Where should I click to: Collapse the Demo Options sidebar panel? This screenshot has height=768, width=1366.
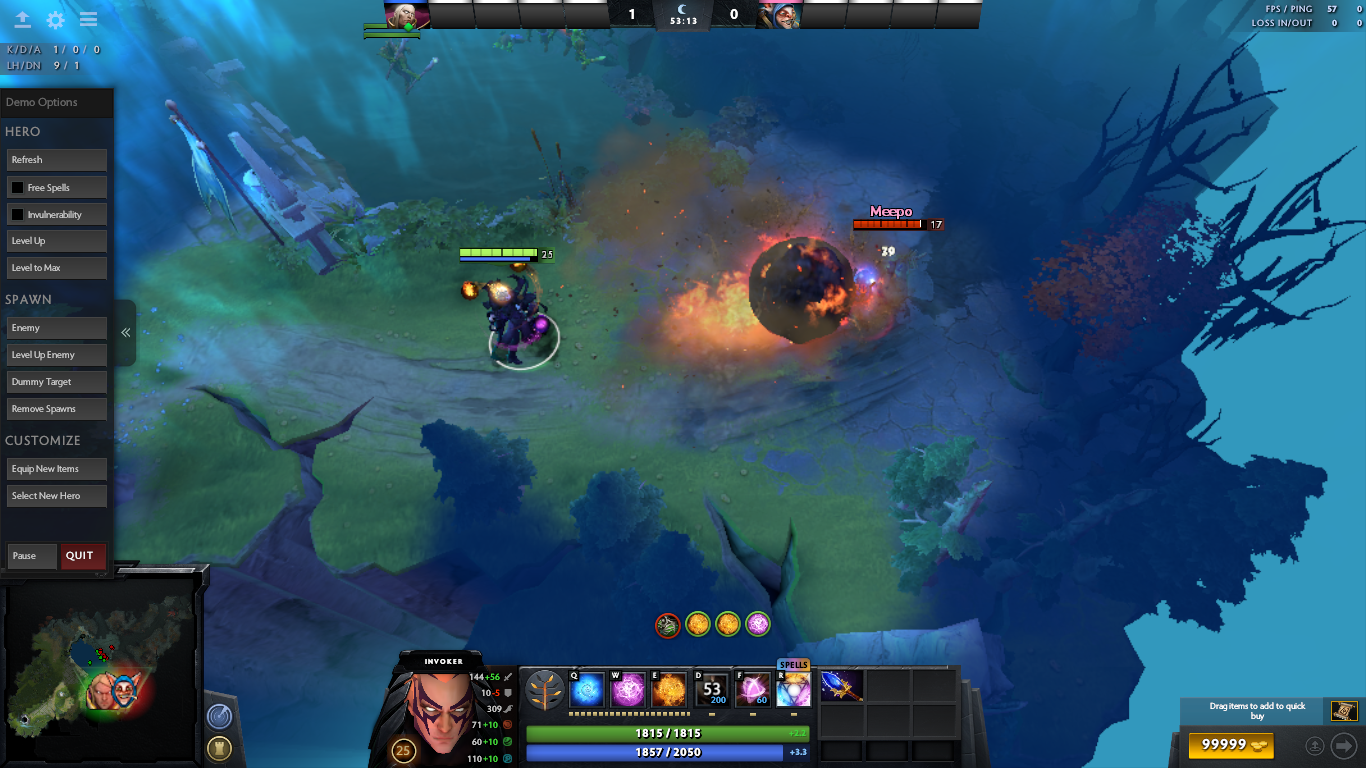(124, 332)
